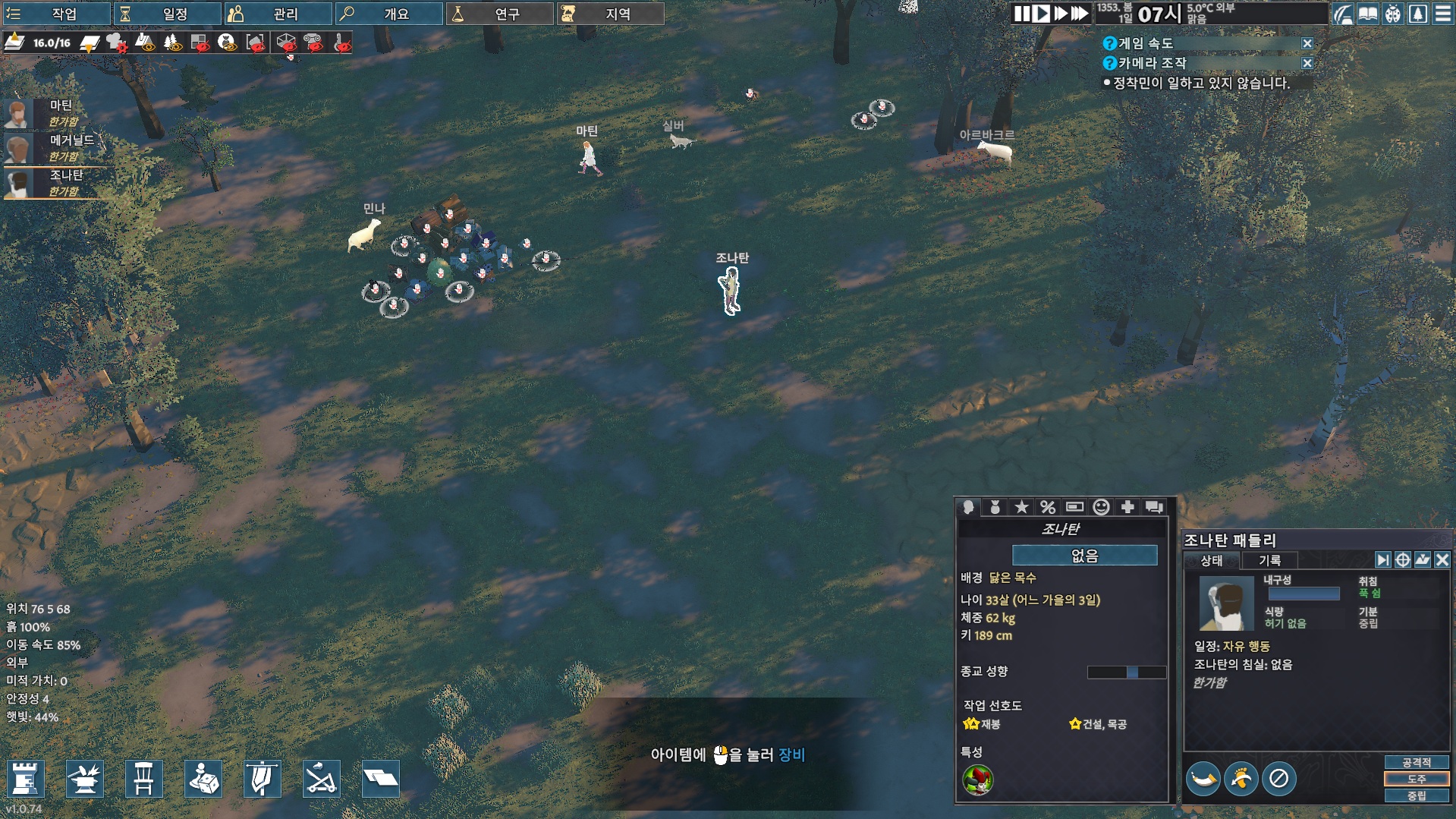Set fastest game speed
The image size is (1456, 819).
(x=1079, y=14)
